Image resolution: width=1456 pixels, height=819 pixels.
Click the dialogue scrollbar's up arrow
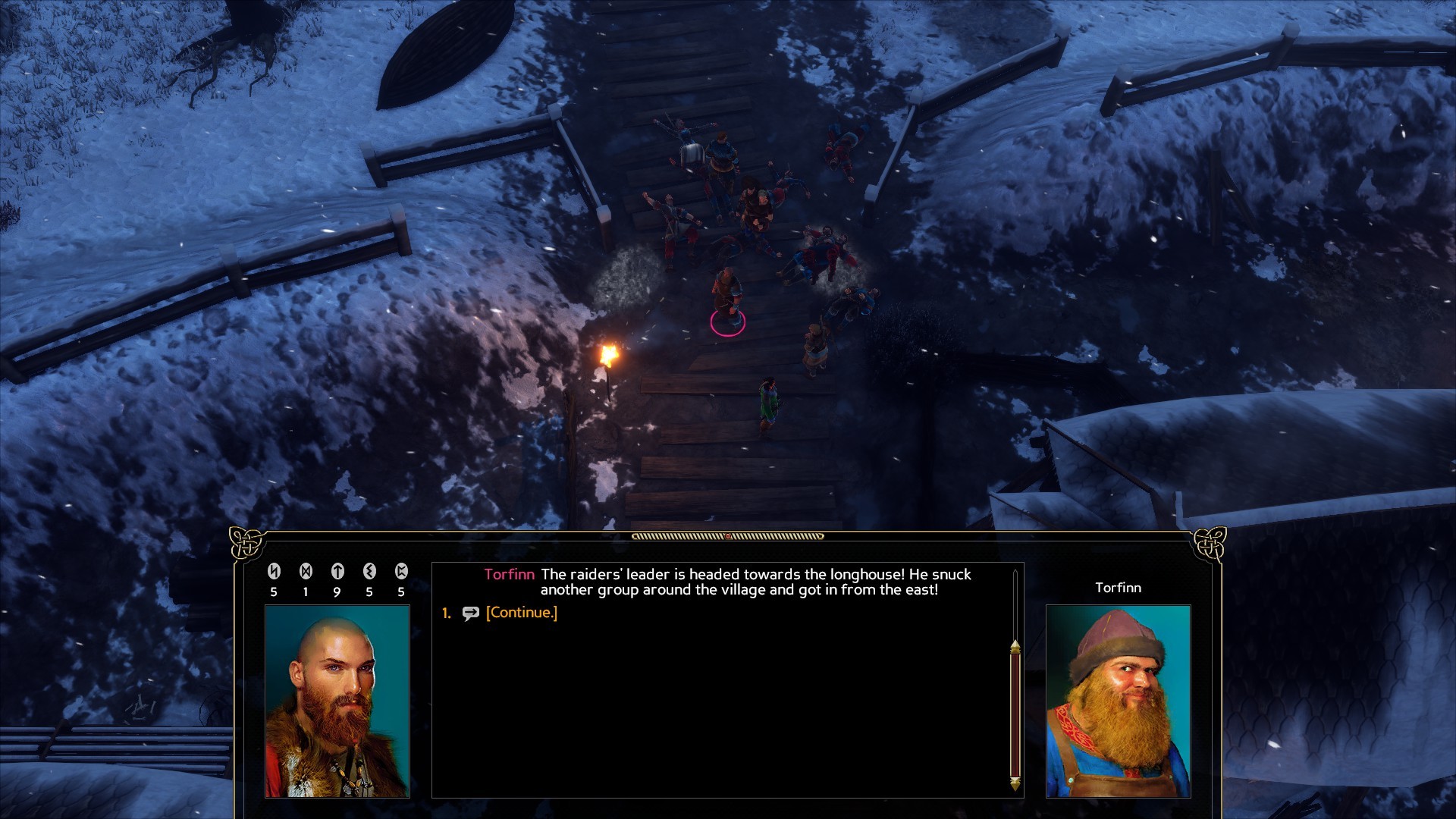pyautogui.click(x=1015, y=646)
